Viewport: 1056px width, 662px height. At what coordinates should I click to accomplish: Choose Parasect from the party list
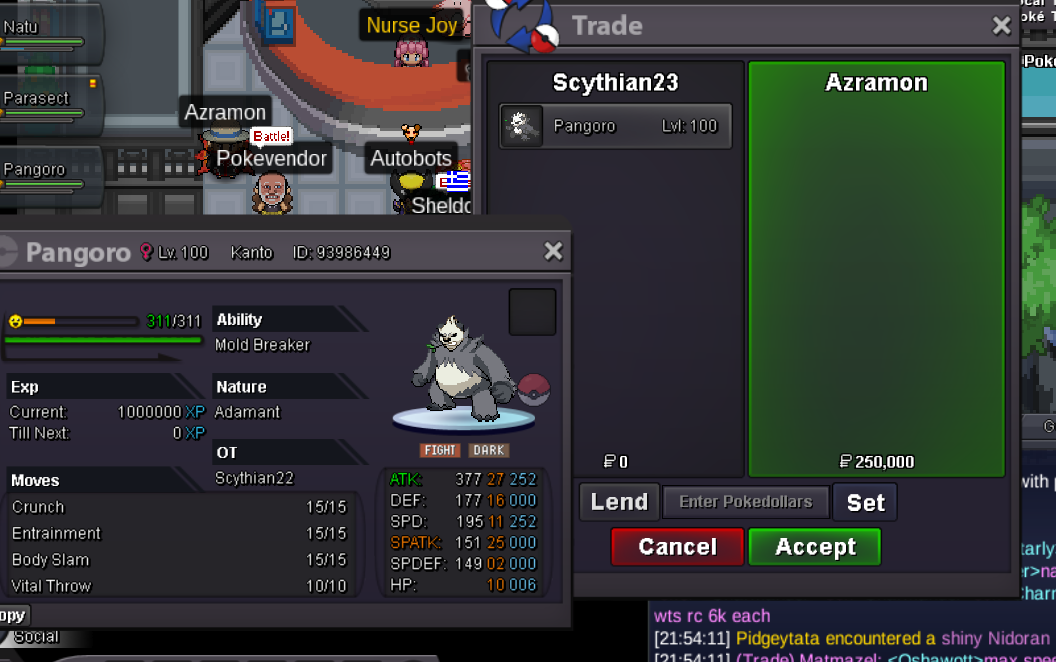coord(45,100)
